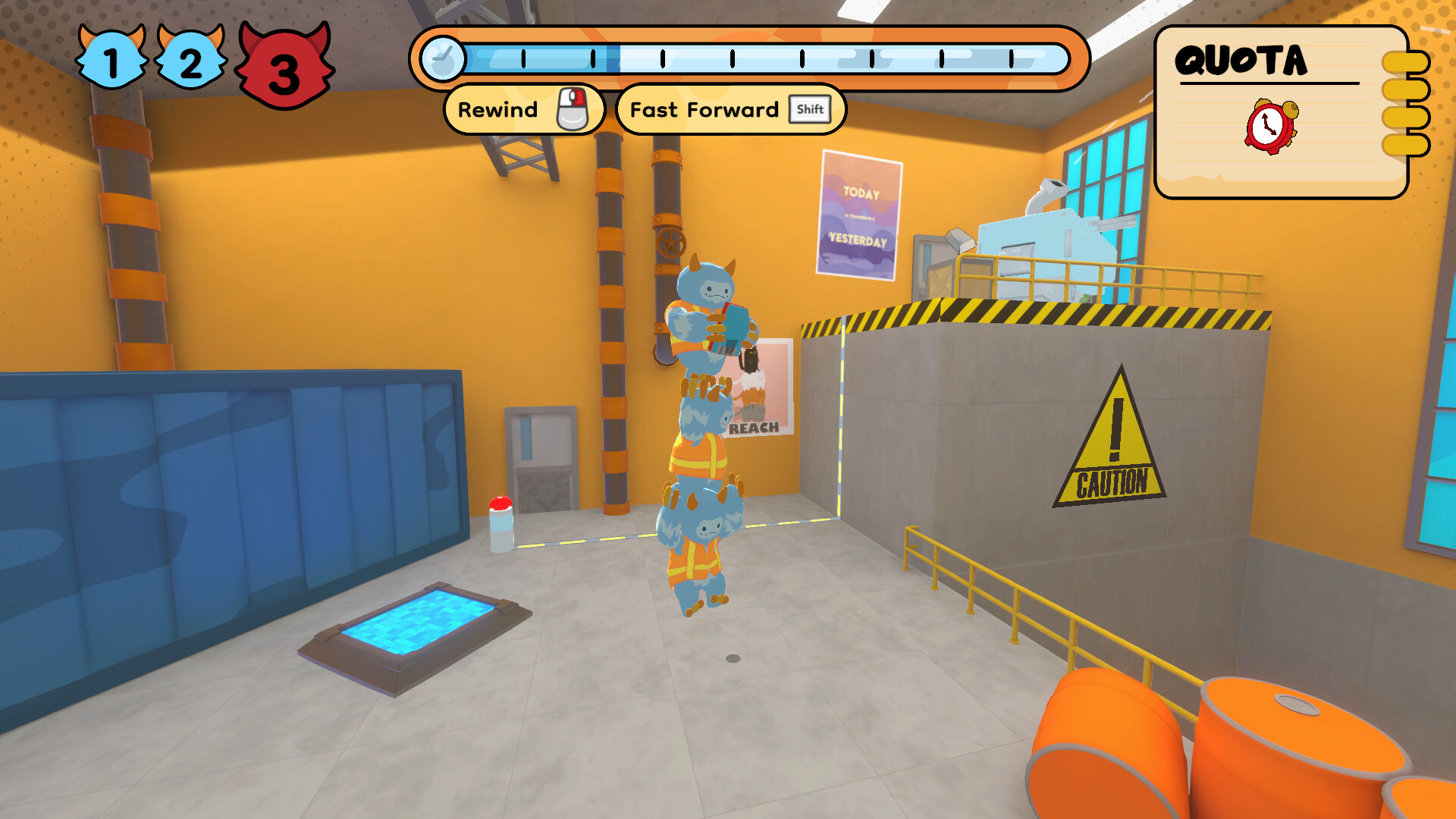Click the TODAY YESTERDAY wall poster
This screenshot has height=819, width=1456.
861,216
